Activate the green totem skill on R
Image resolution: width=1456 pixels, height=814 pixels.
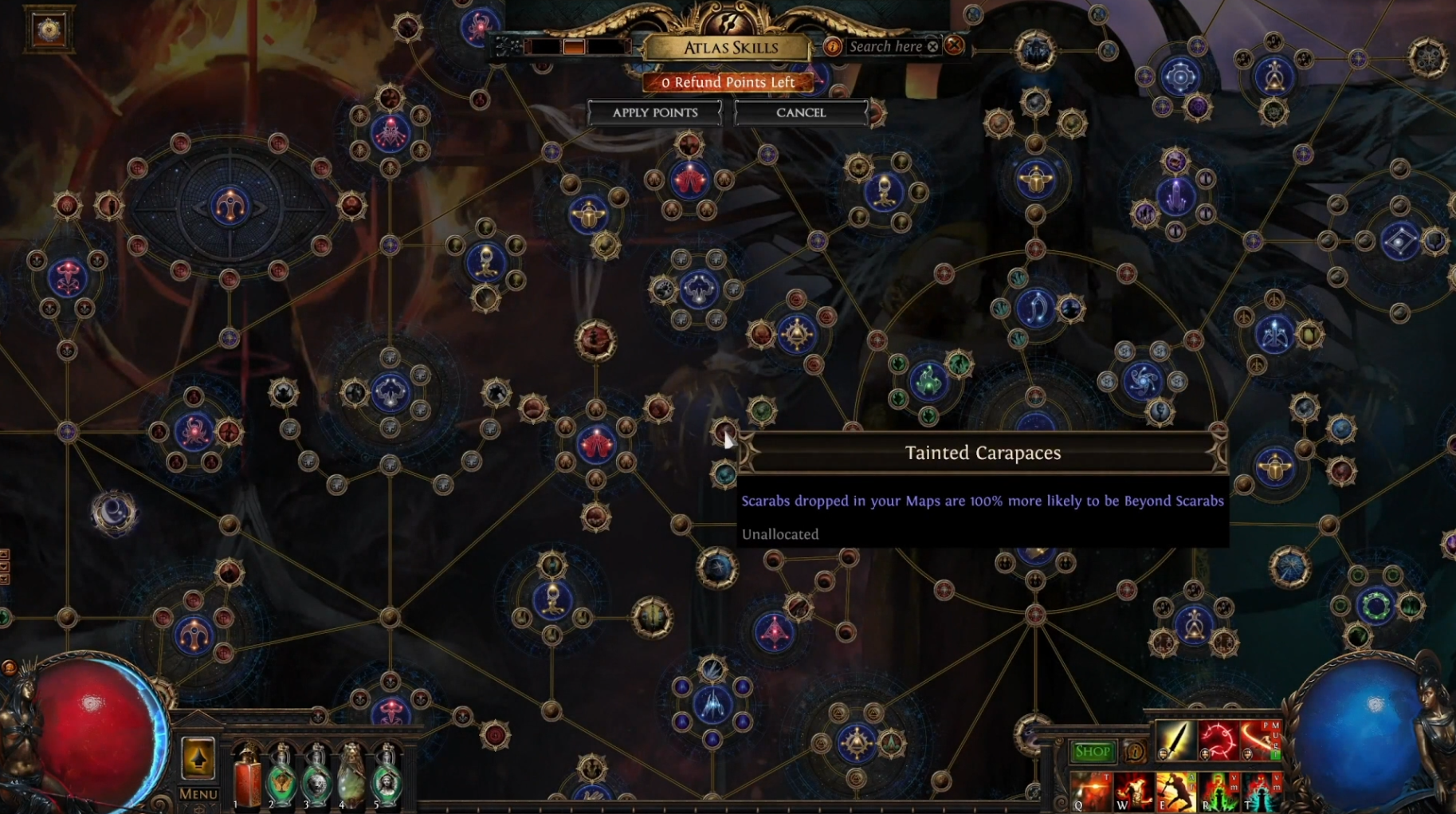point(1218,792)
